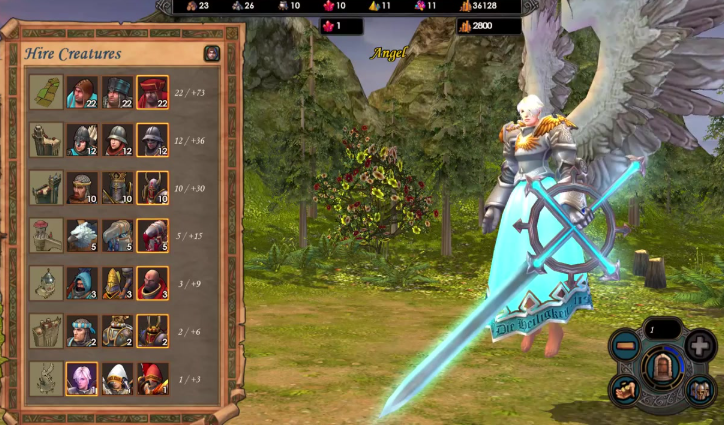Viewport: 724px width, 425px height.
Task: Choose the brown-haired Peasant portrait
Action: coord(81,92)
